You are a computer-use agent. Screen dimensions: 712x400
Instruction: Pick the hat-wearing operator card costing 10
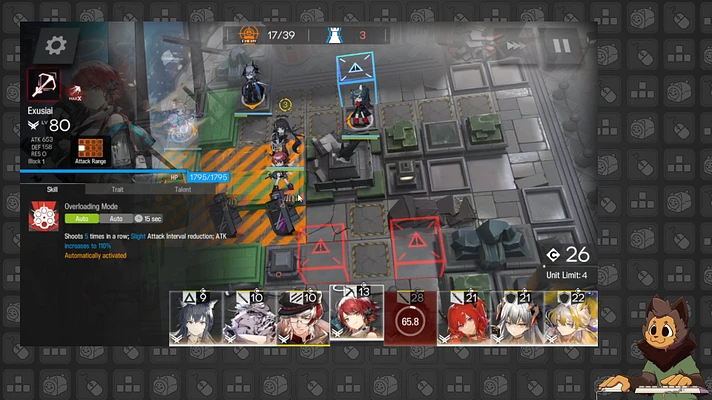click(302, 318)
